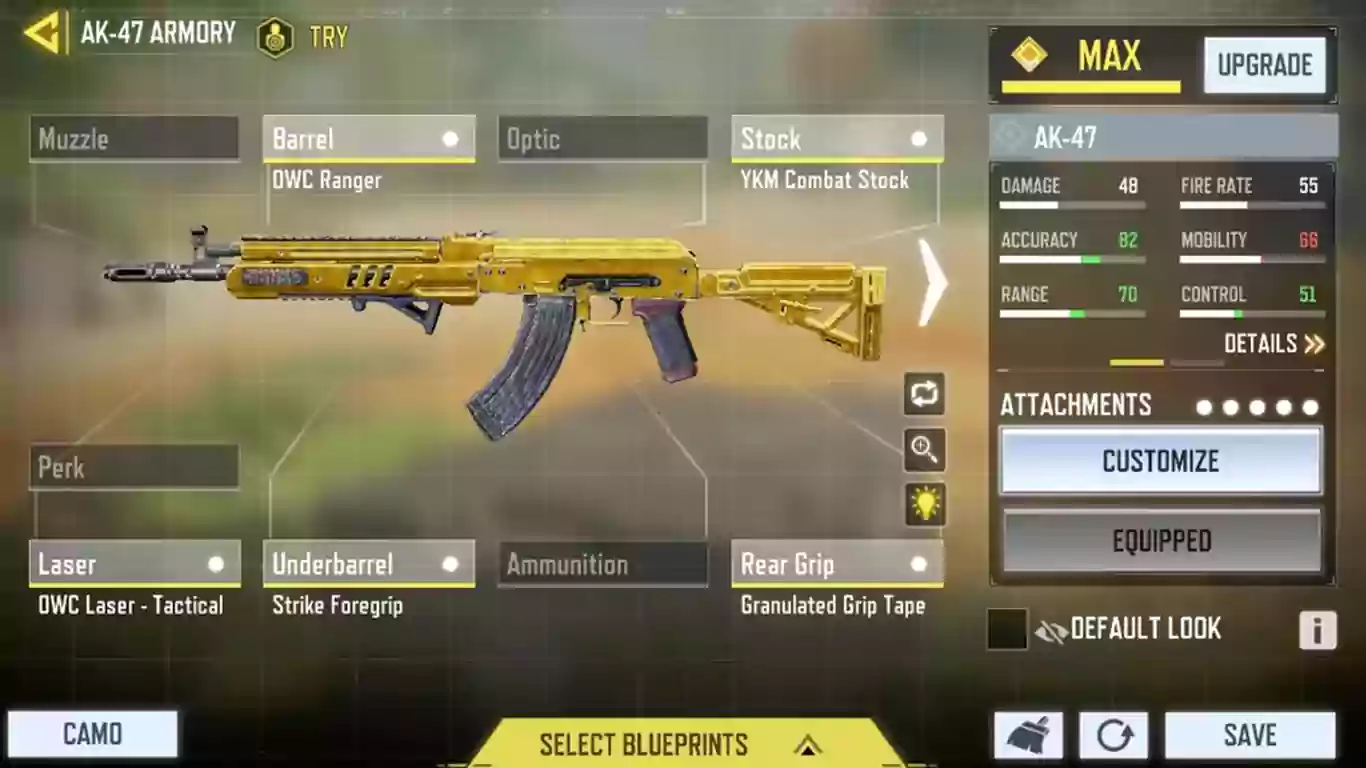Click the reset loadout icon near Save
Image resolution: width=1366 pixels, height=768 pixels.
[x=1113, y=733]
